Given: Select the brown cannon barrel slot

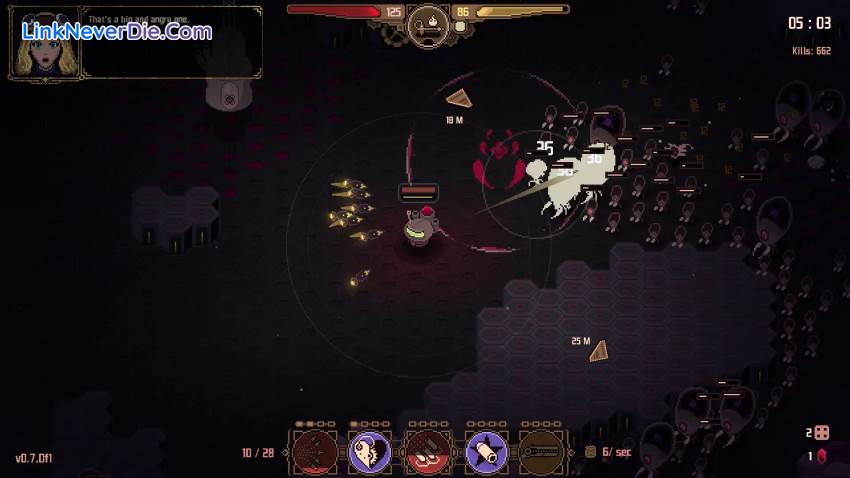Looking at the screenshot, I should 544,452.
